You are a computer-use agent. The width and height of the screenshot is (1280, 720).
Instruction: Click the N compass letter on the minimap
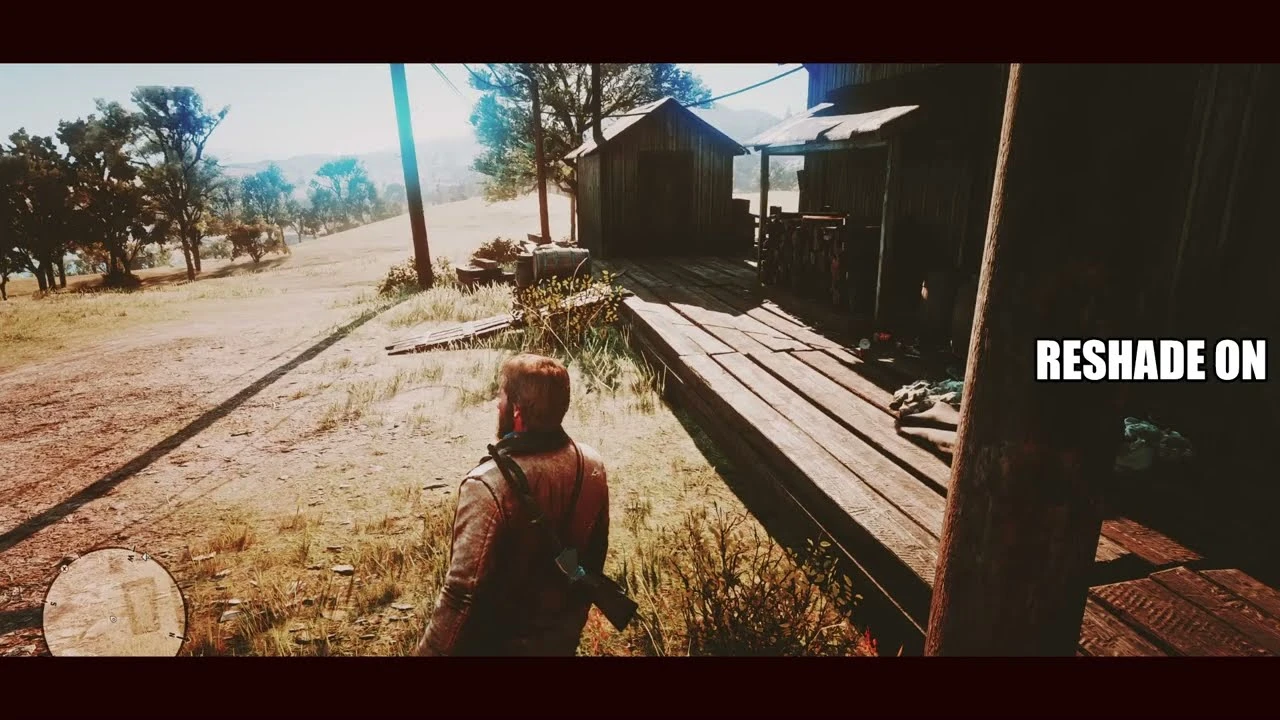pyautogui.click(x=173, y=635)
